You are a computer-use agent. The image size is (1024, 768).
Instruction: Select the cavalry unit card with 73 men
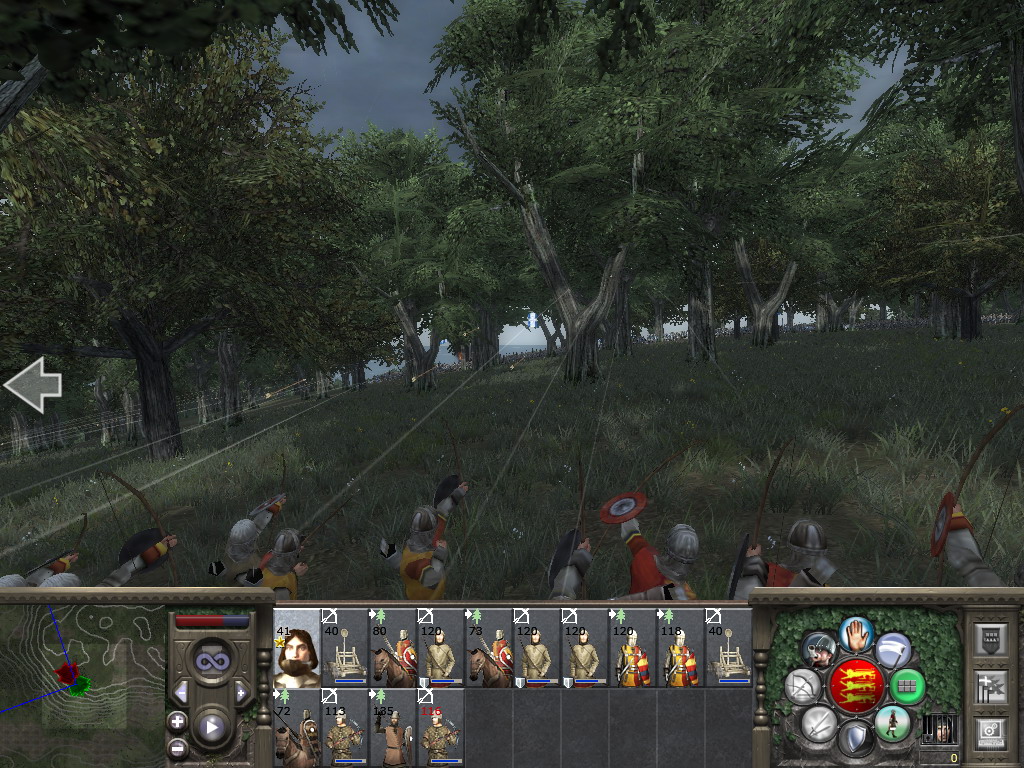tap(489, 647)
